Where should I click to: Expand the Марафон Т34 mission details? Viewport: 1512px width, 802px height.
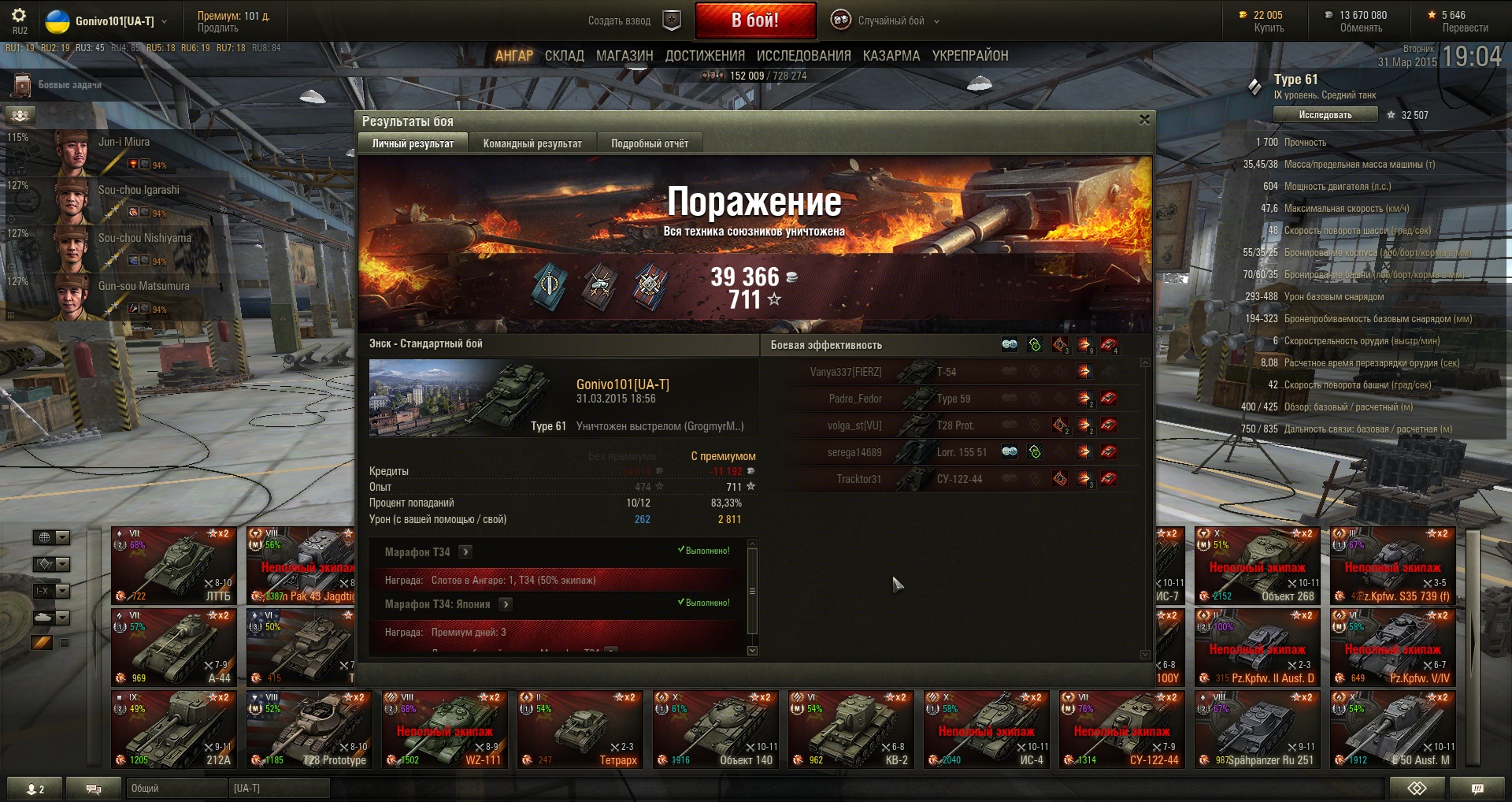[x=465, y=552]
